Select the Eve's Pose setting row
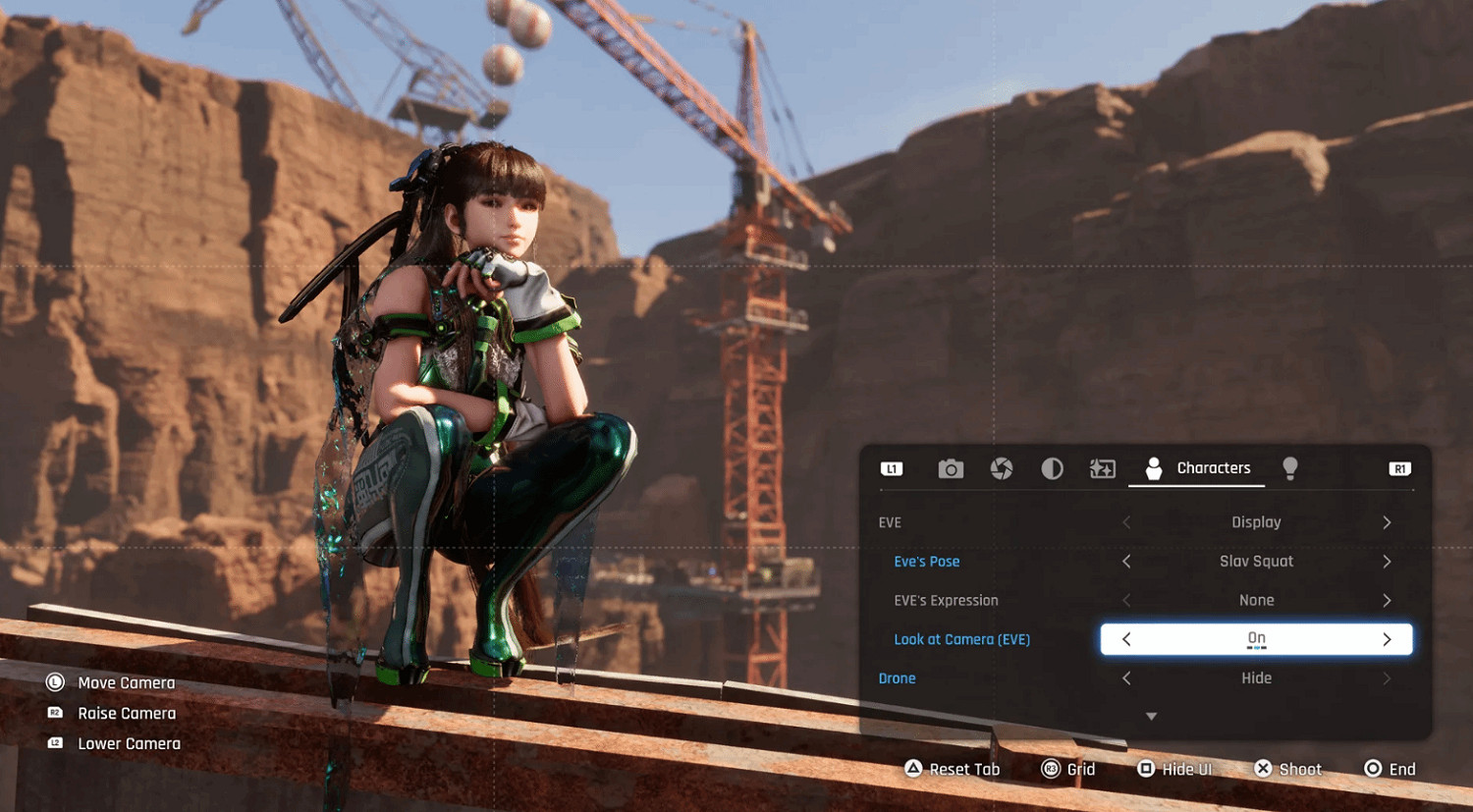This screenshot has height=812, width=1473. (x=927, y=562)
